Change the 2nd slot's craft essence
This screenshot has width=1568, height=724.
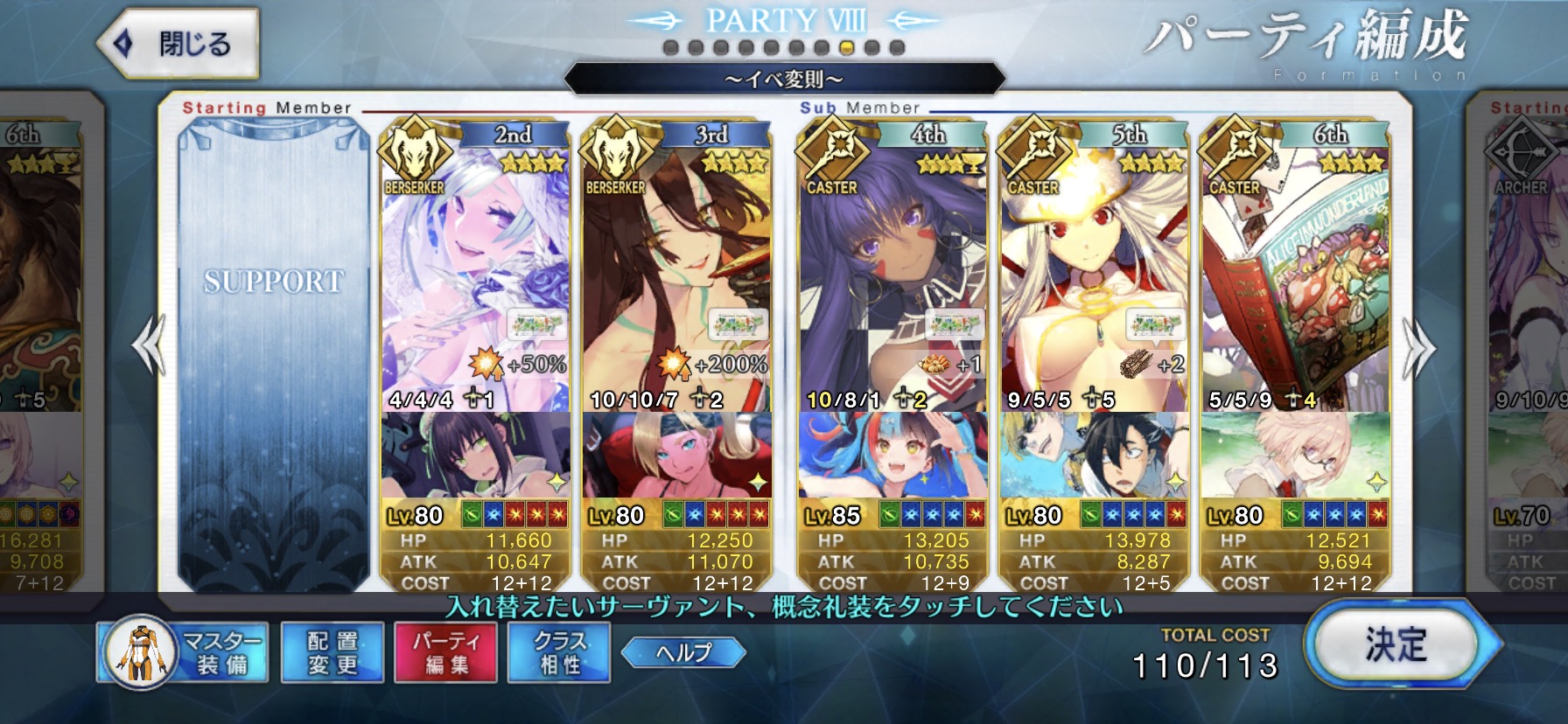click(475, 455)
